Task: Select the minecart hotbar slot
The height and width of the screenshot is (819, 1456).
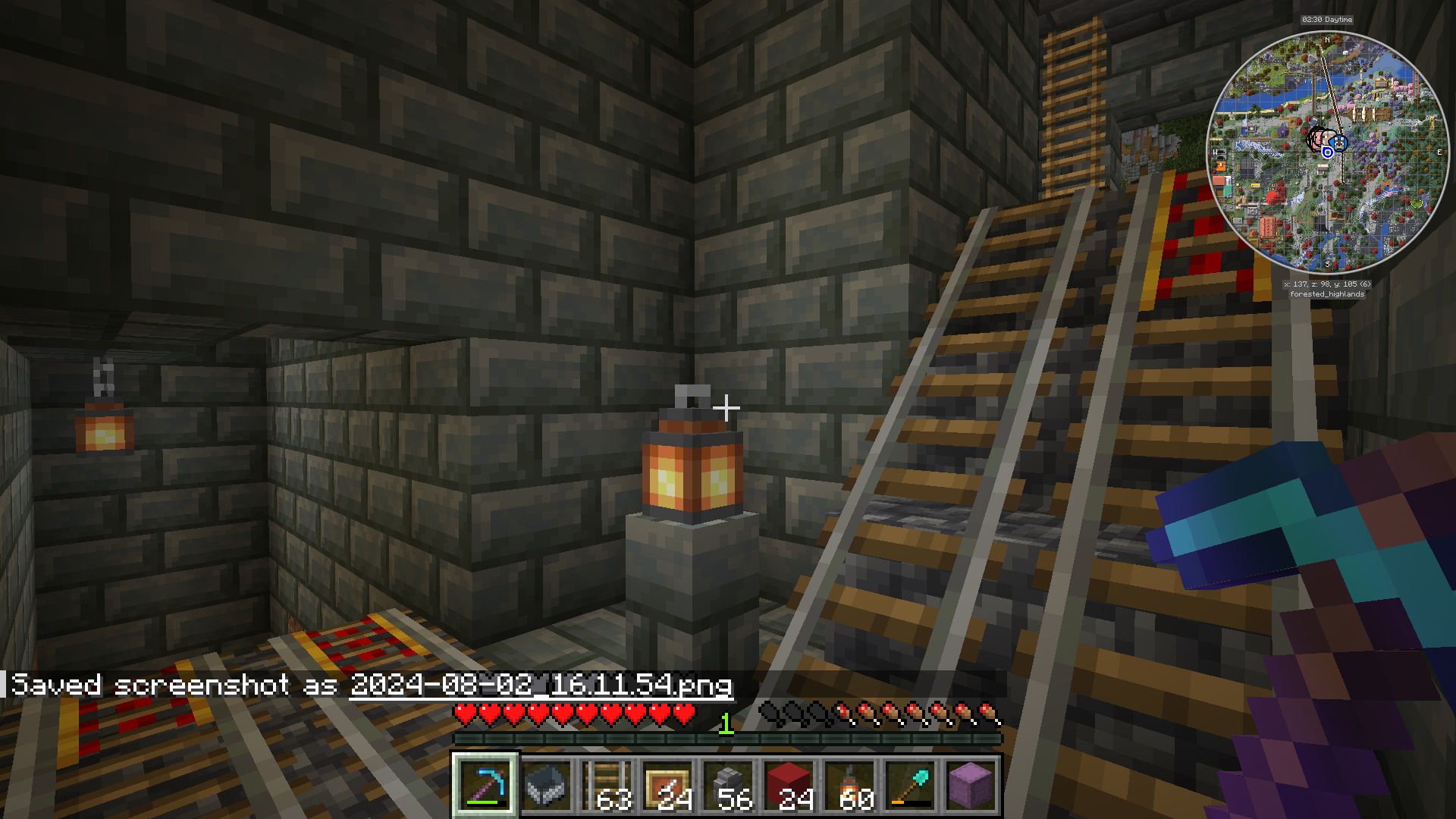Action: pyautogui.click(x=546, y=786)
